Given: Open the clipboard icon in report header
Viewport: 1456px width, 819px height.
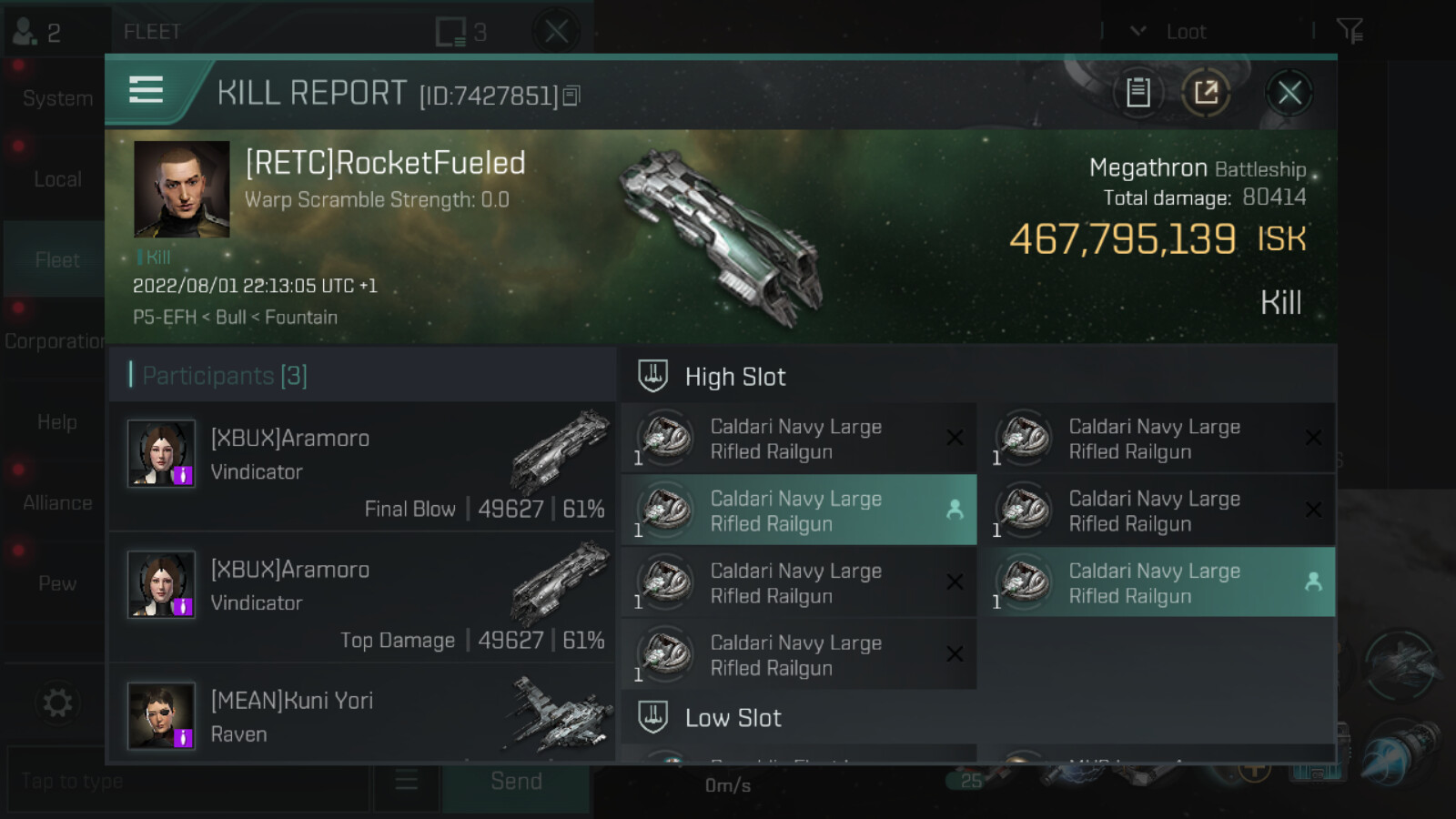Looking at the screenshot, I should click(1137, 93).
